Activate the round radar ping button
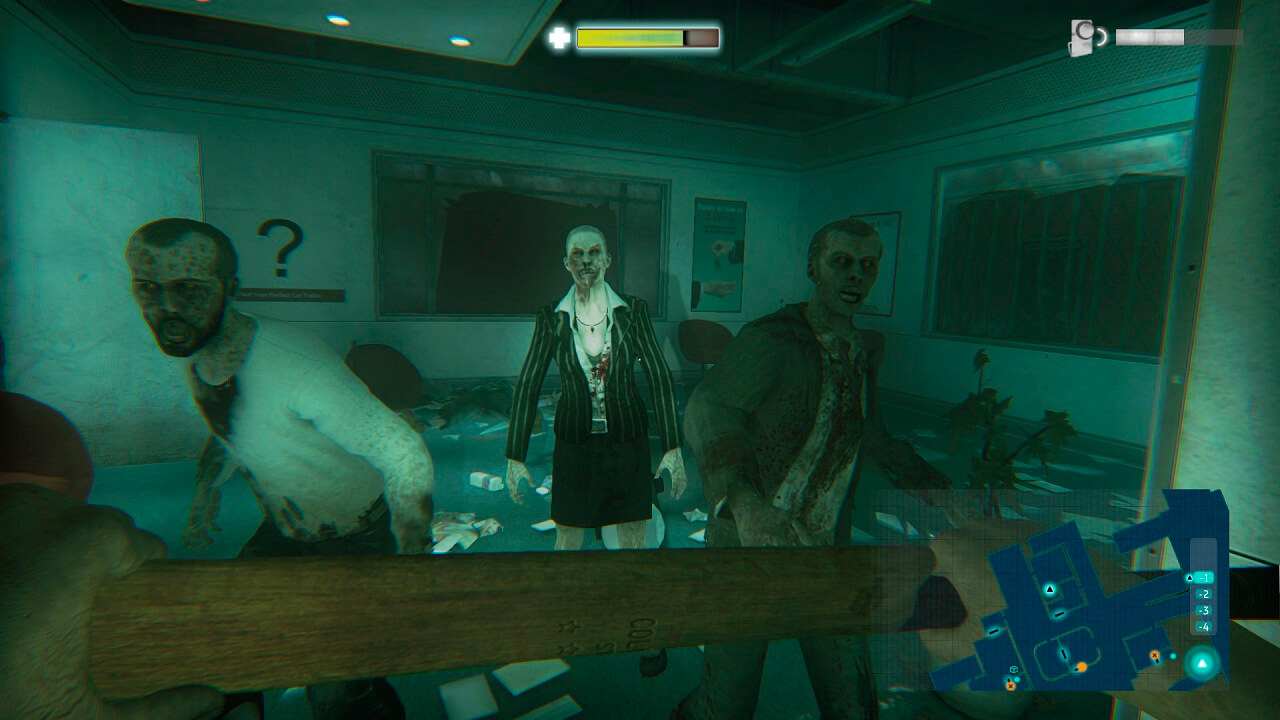This screenshot has width=1280, height=720. click(1202, 663)
